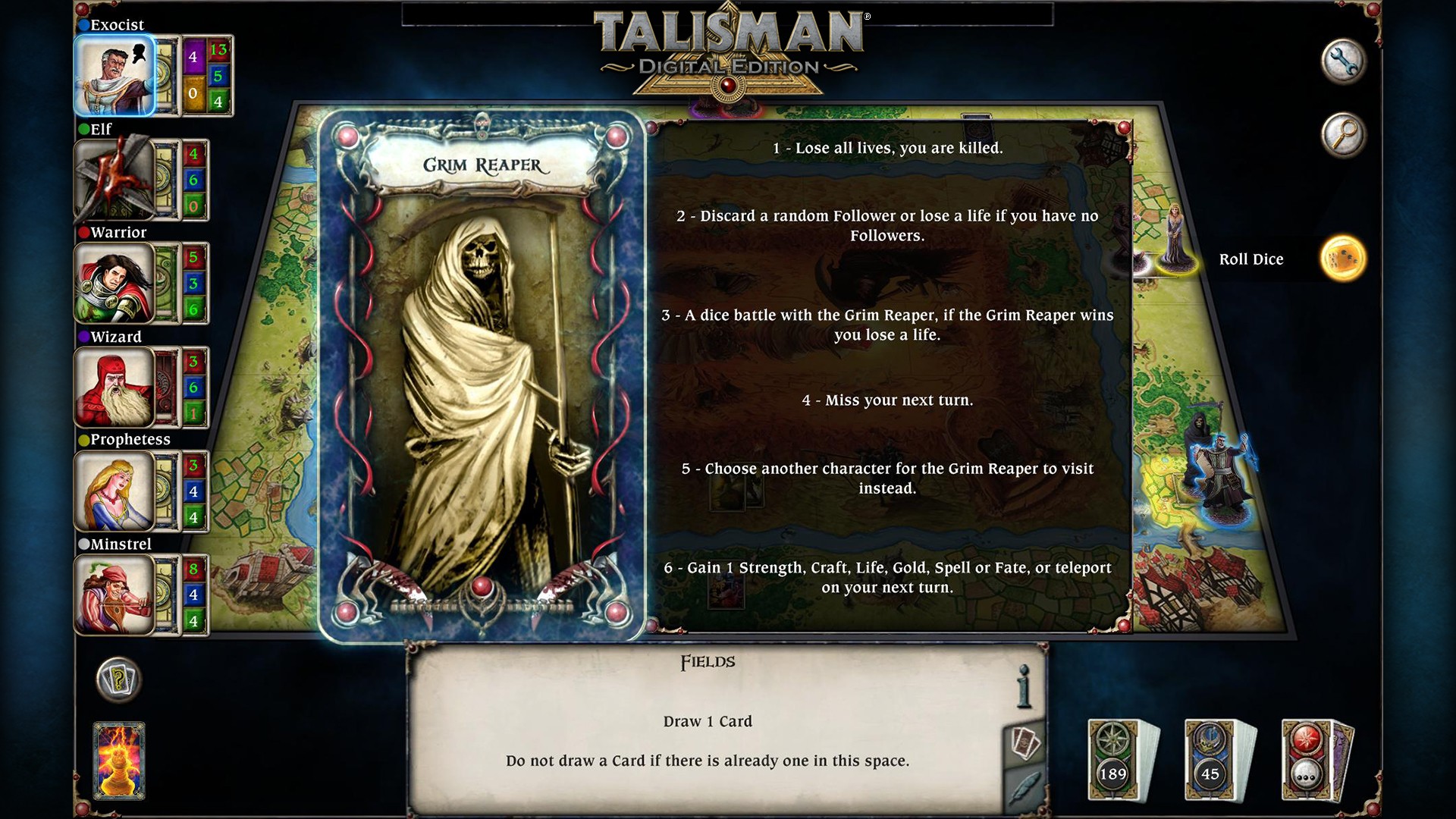Image resolution: width=1456 pixels, height=819 pixels.
Task: Select the Elf character portrait
Action: 115,180
